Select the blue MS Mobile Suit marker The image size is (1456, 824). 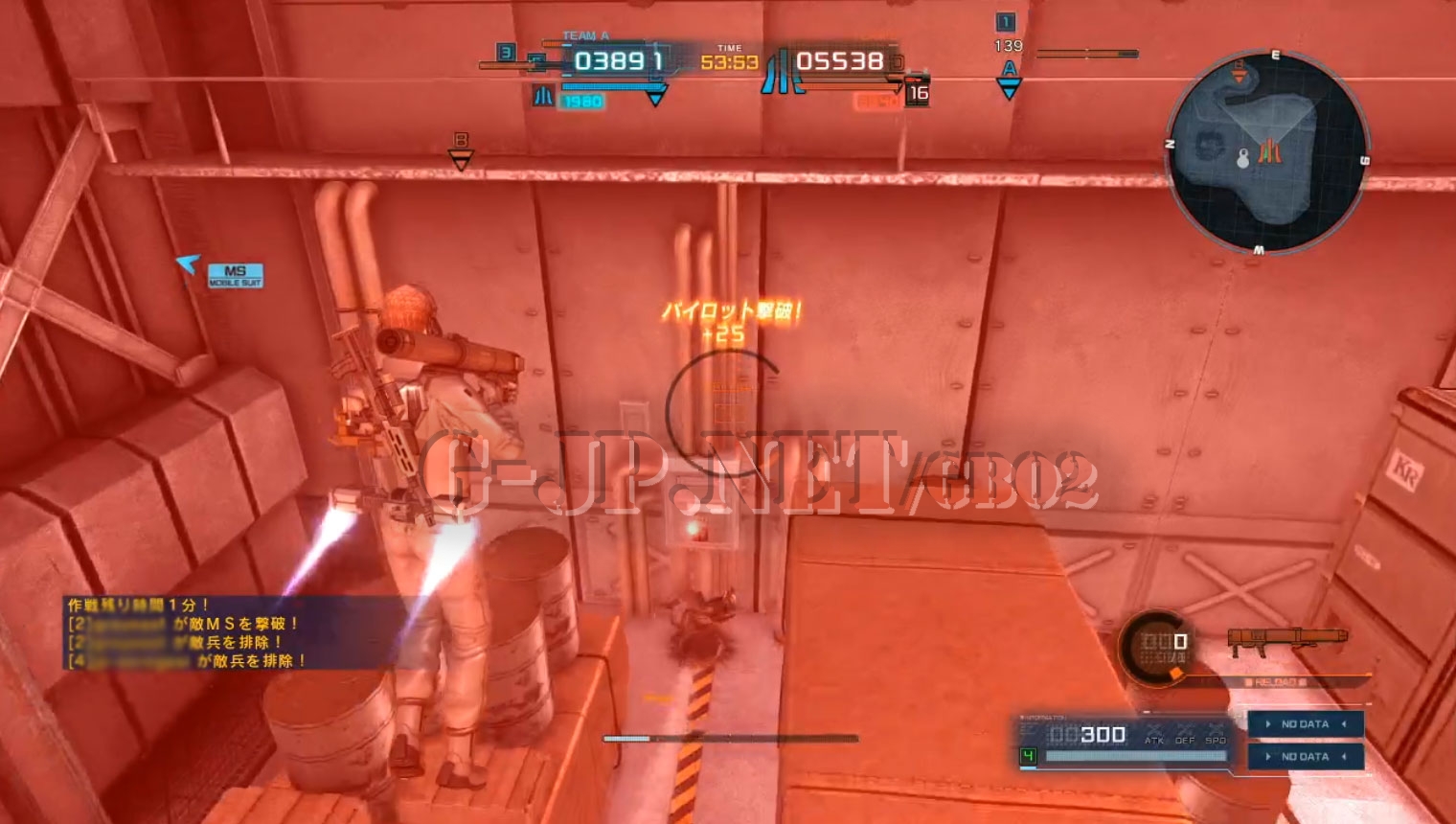[235, 276]
